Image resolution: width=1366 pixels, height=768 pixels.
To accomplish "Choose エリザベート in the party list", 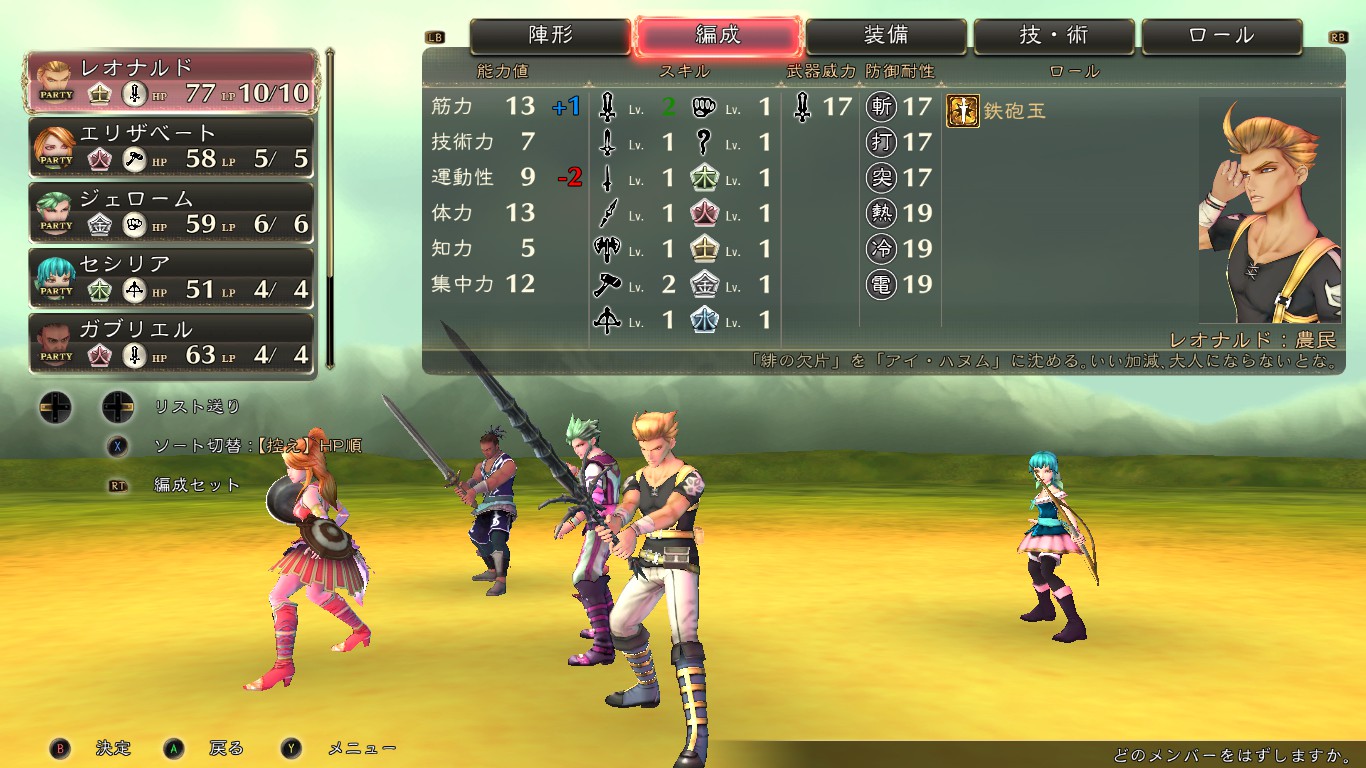I will [x=174, y=147].
